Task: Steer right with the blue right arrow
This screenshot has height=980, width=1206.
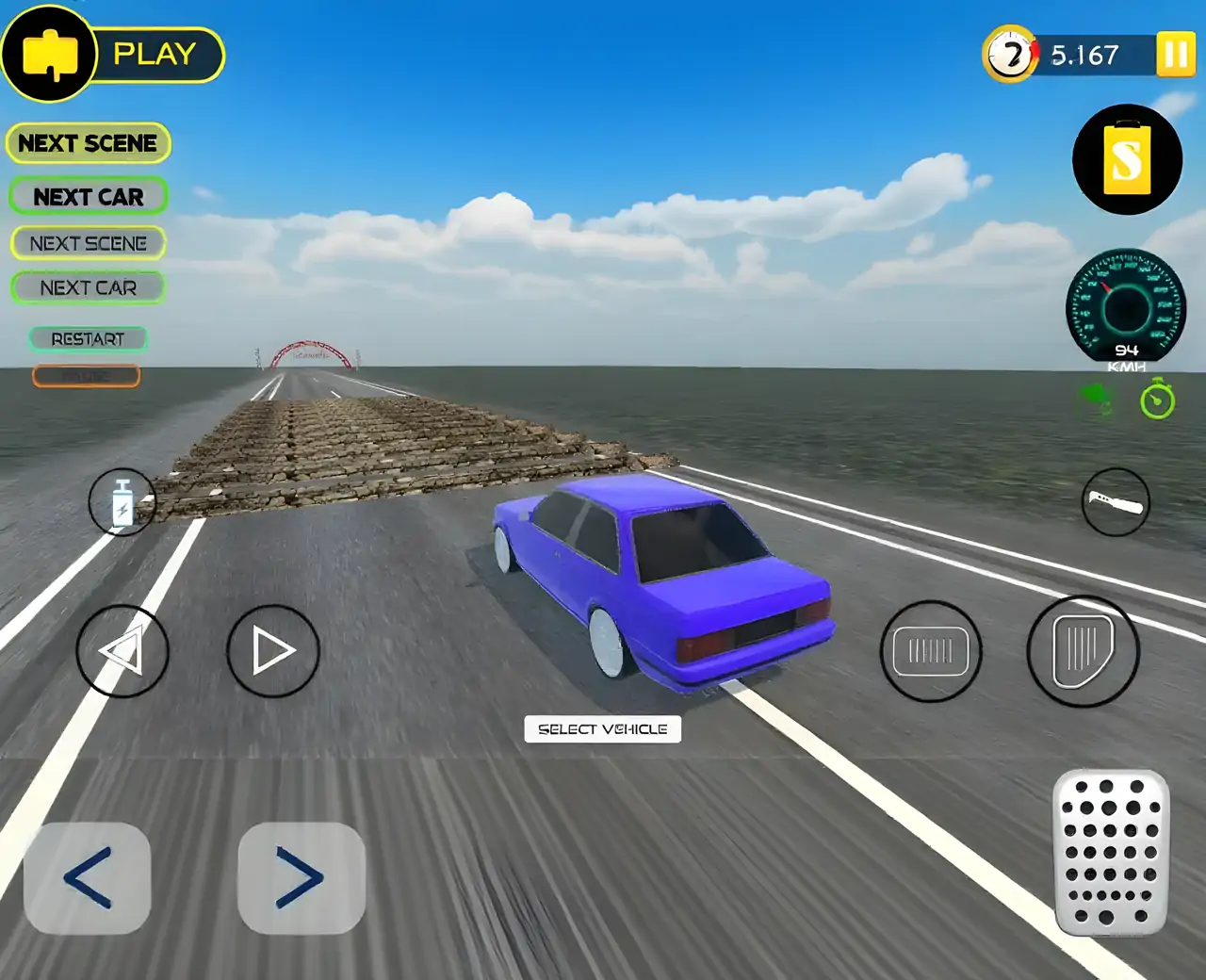Action: tap(301, 878)
